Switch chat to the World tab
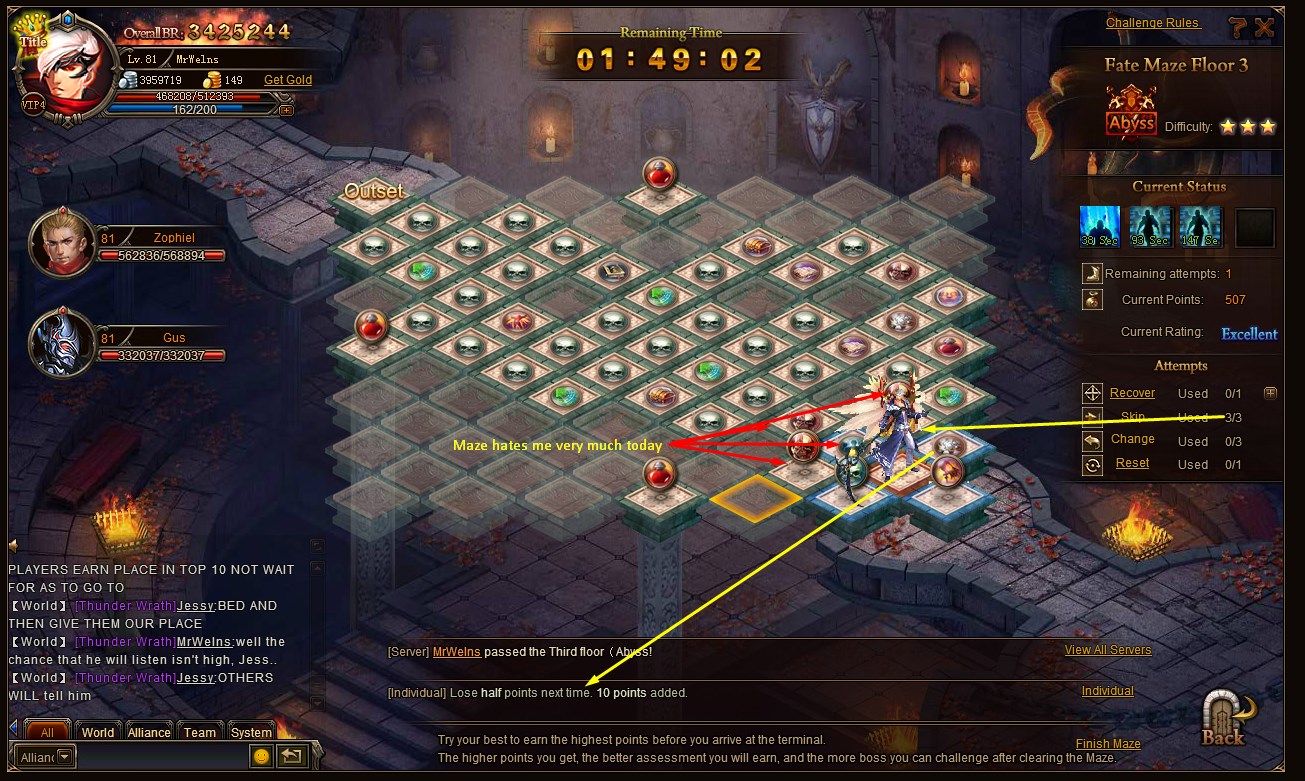1305x781 pixels. tap(98, 732)
